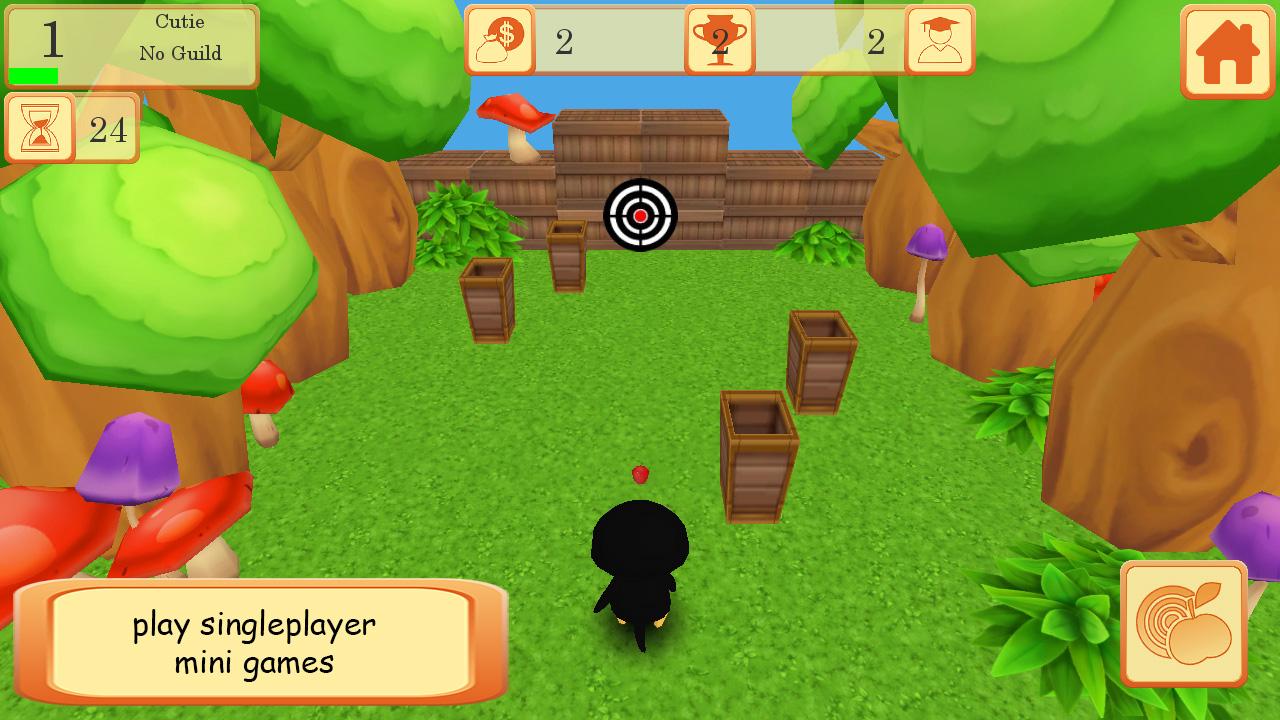The height and width of the screenshot is (720, 1280).
Task: Dismiss the singleplayer mini games hint
Action: [260, 642]
